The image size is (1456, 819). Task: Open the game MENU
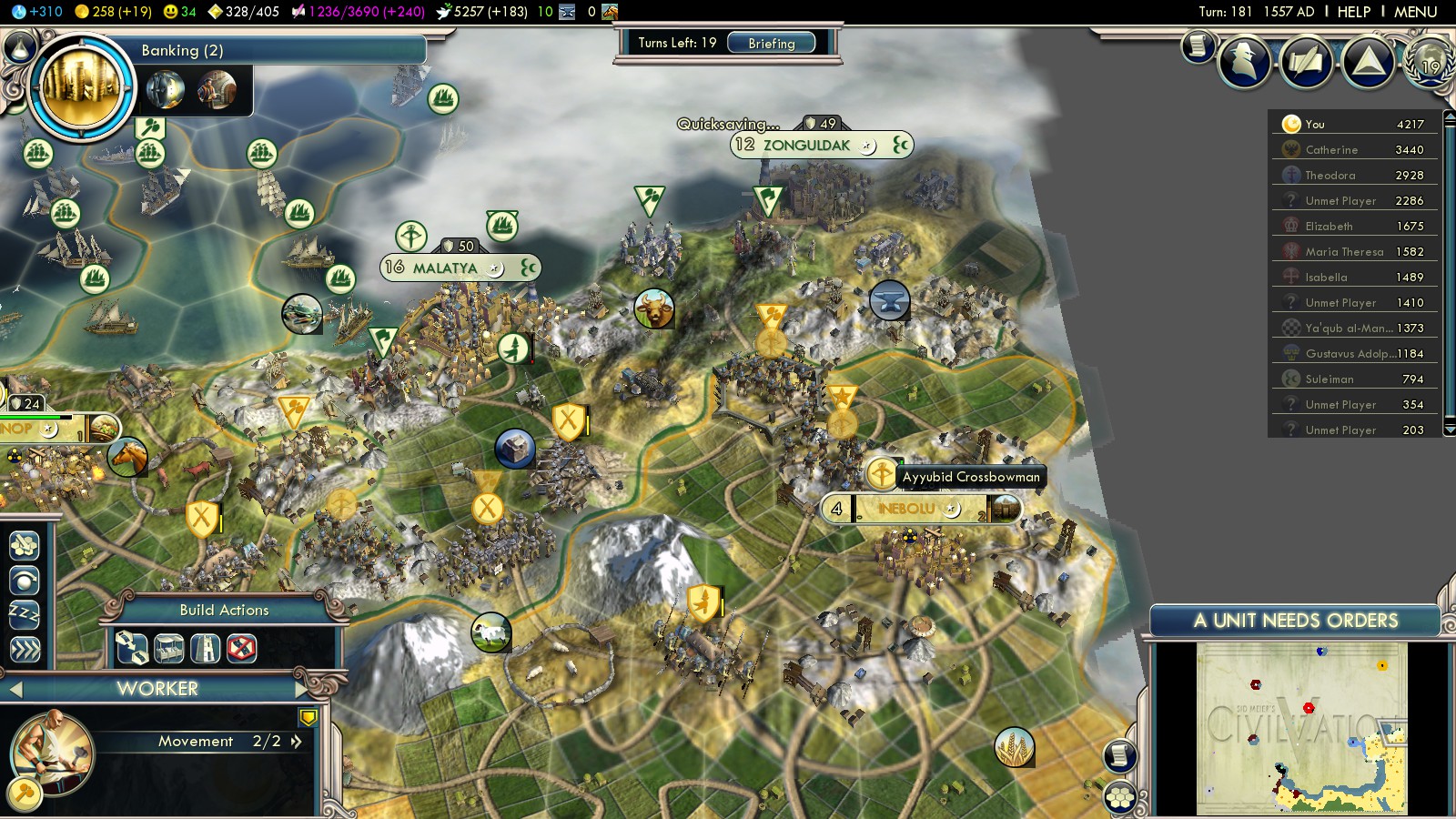point(1415,12)
